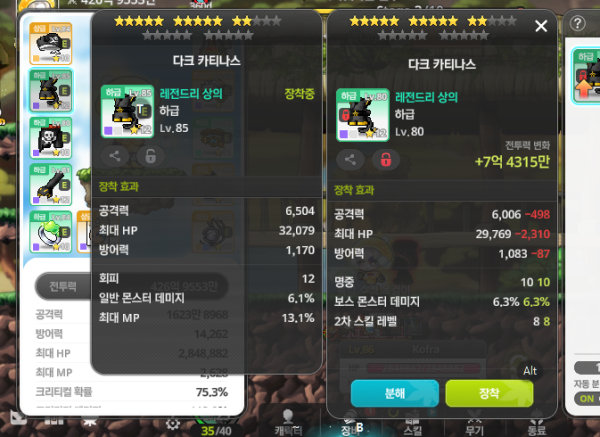Screen dimensions: 600x437
Task: Toggle the red lock on the Lv.80 item
Action: (x=384, y=159)
